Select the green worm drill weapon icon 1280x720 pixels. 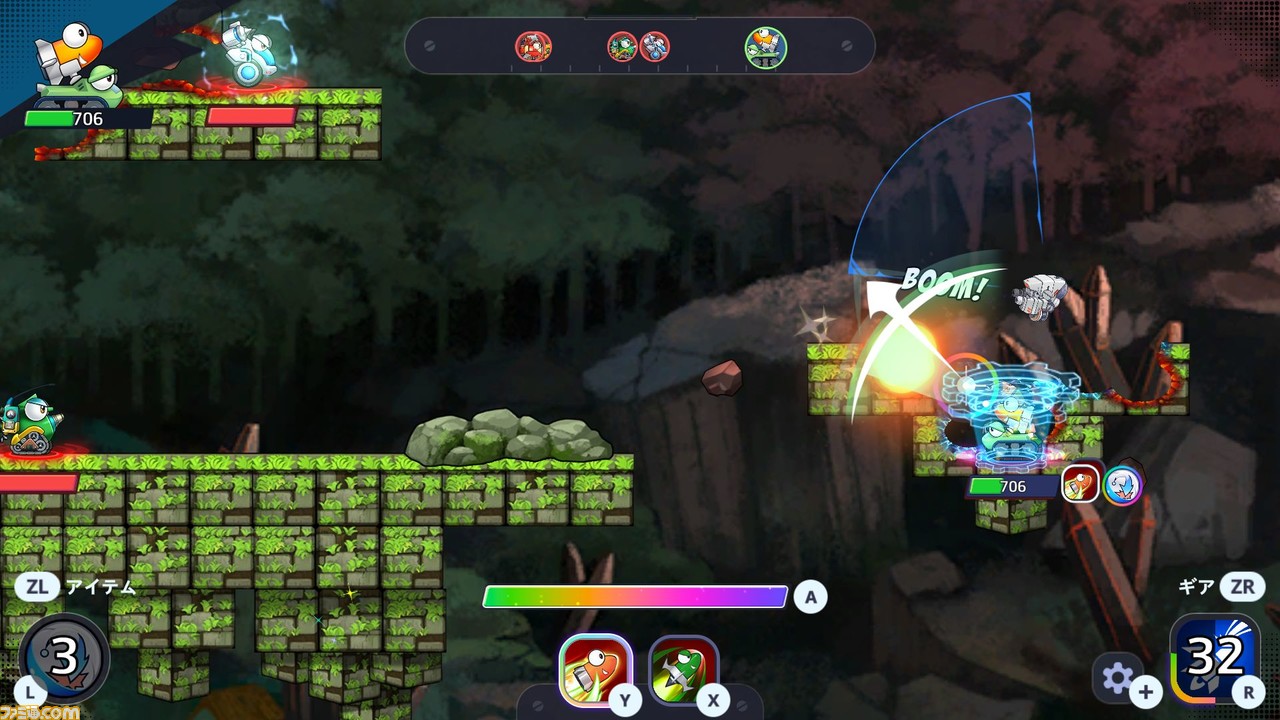[x=683, y=668]
